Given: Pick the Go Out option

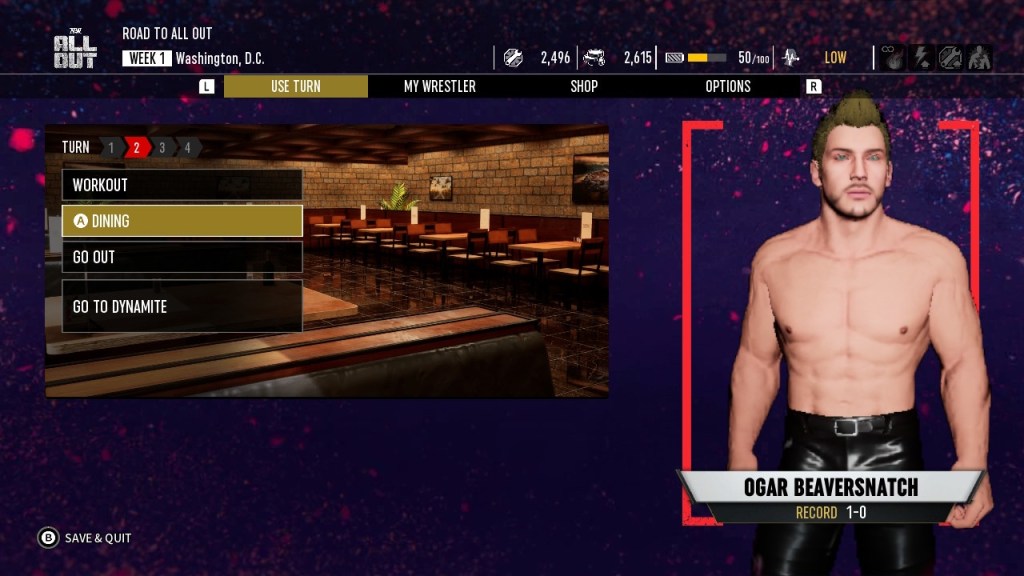Looking at the screenshot, I should click(182, 257).
